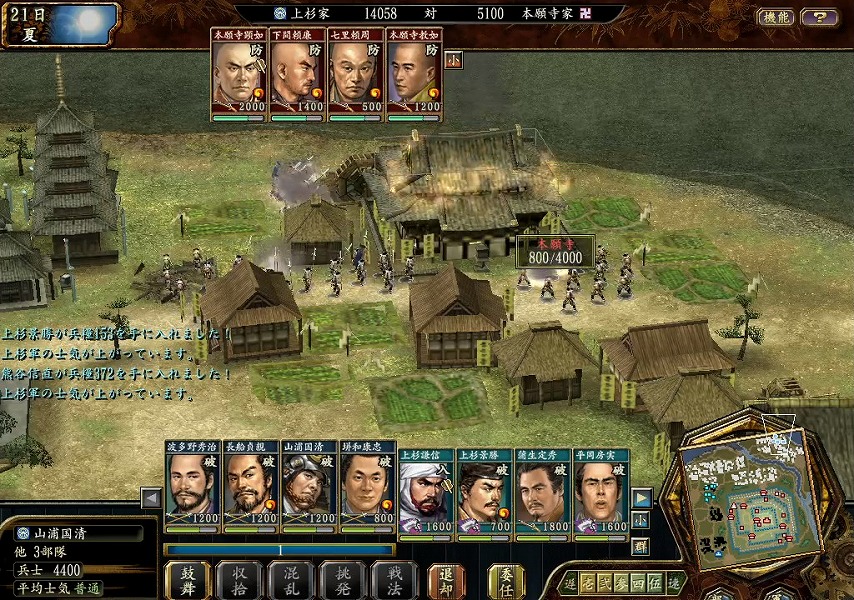The width and height of the screenshot is (854, 600).
Task: Order a retreat with 退却
Action: [x=446, y=579]
